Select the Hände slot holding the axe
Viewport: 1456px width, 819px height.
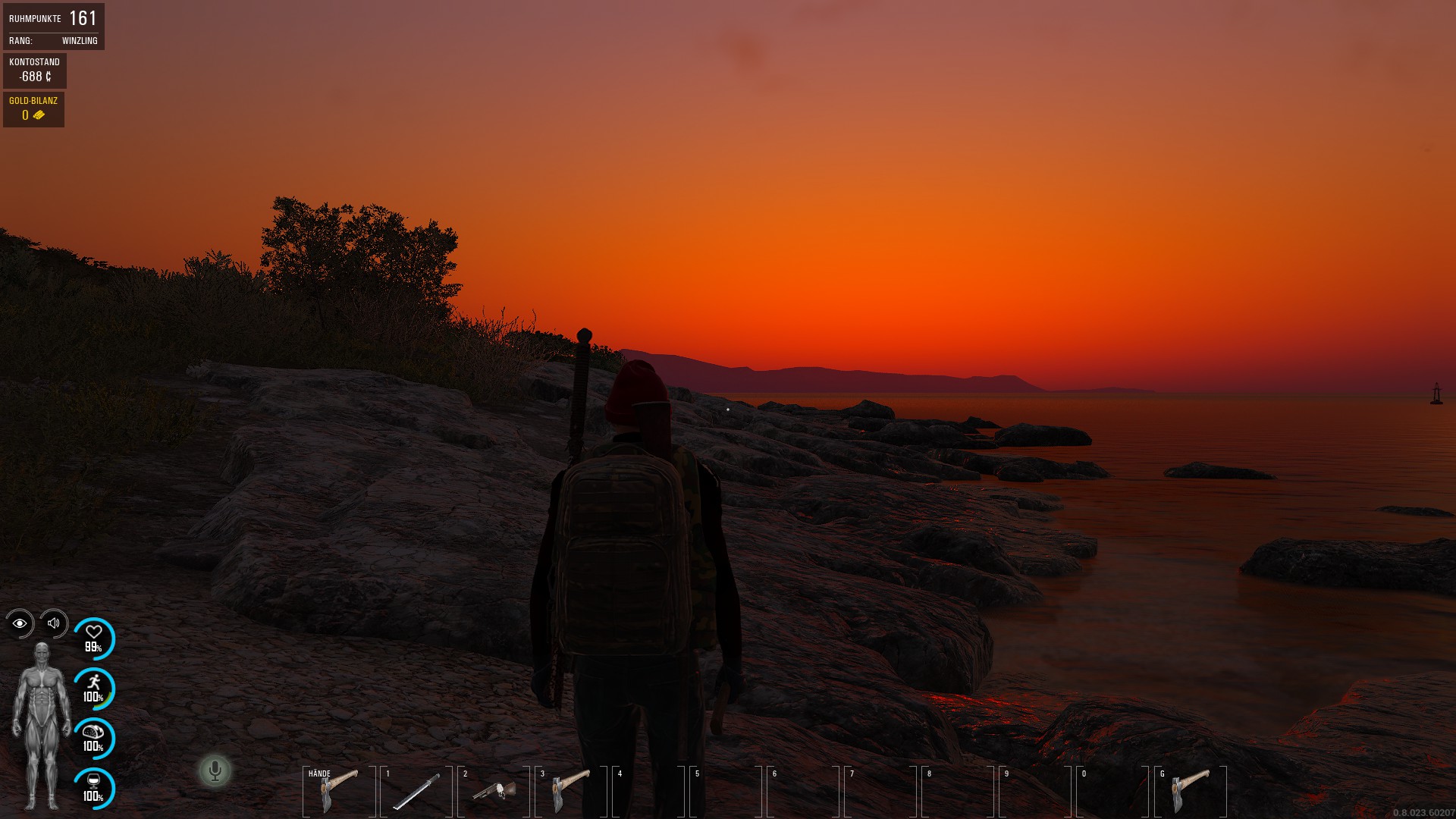tap(339, 791)
